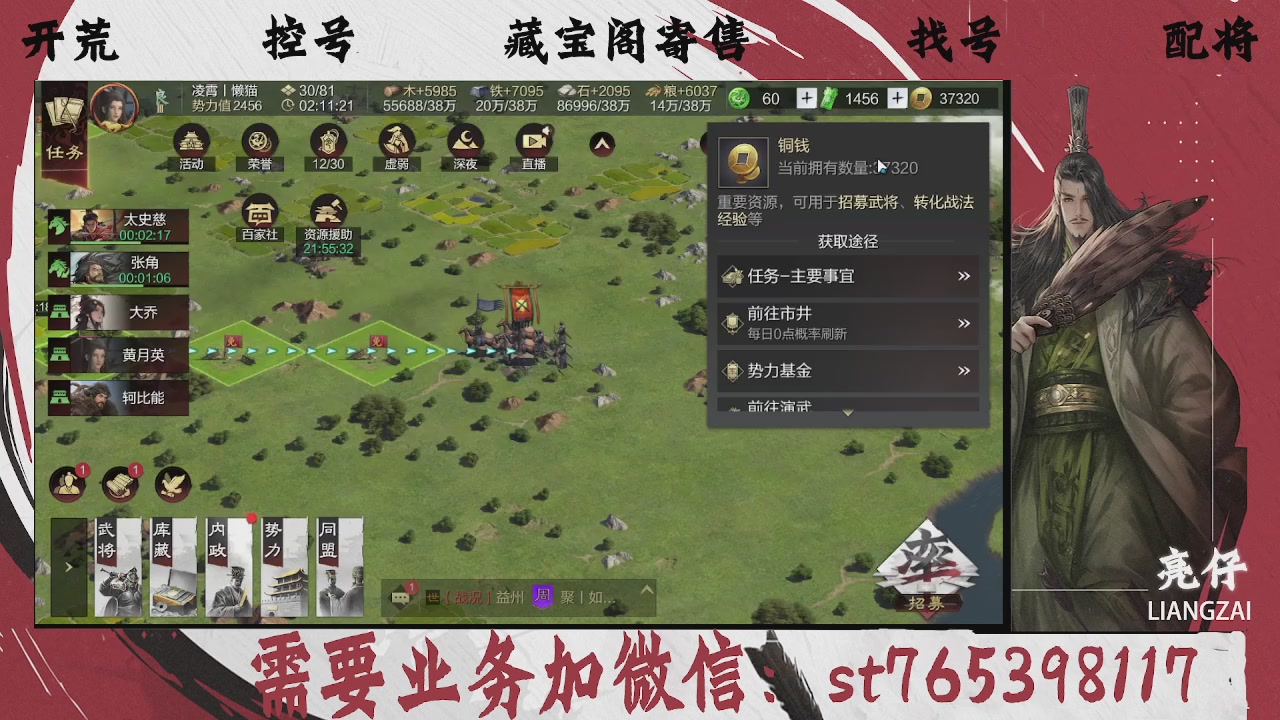This screenshot has height=720, width=1280.
Task: Collapse the top icon row with arrow button
Action: (x=601, y=145)
